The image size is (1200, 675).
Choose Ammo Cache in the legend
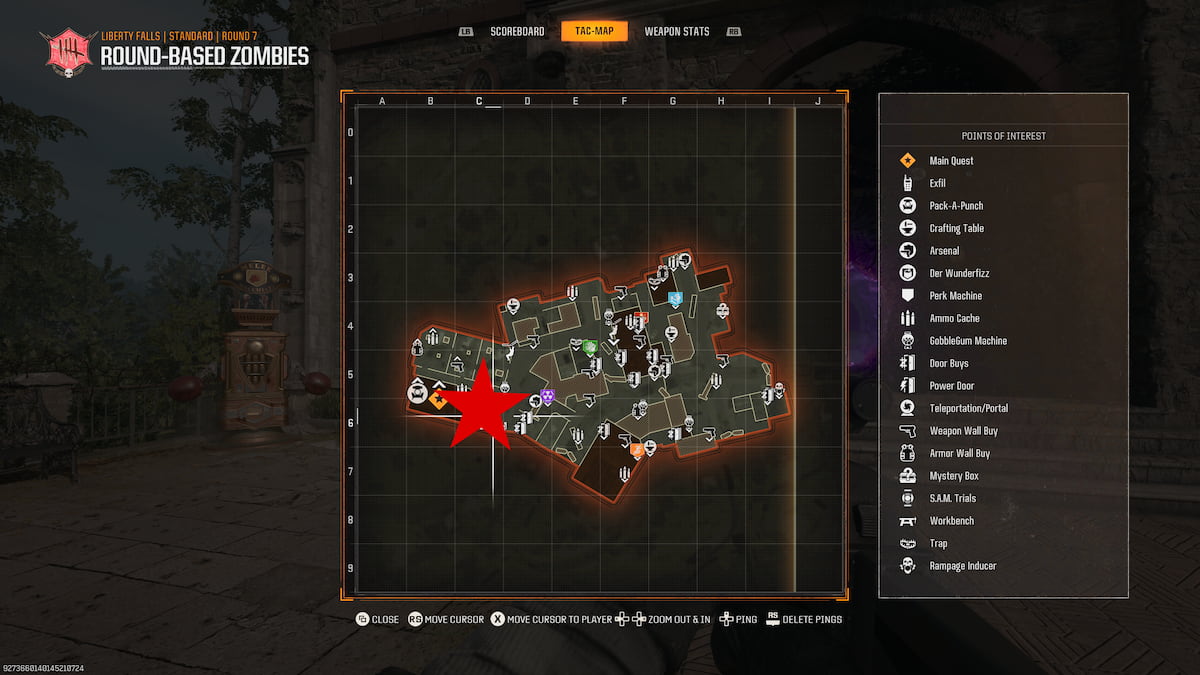(x=954, y=318)
